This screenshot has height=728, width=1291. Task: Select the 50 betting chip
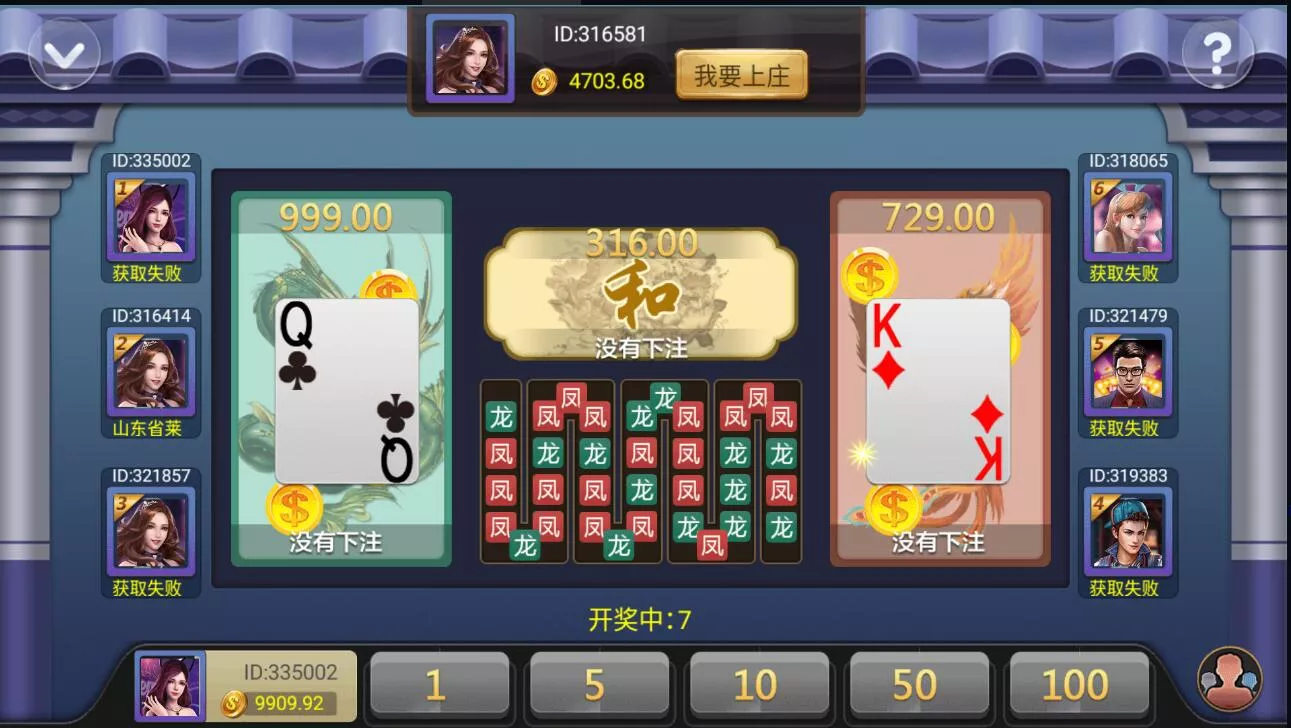pos(919,685)
